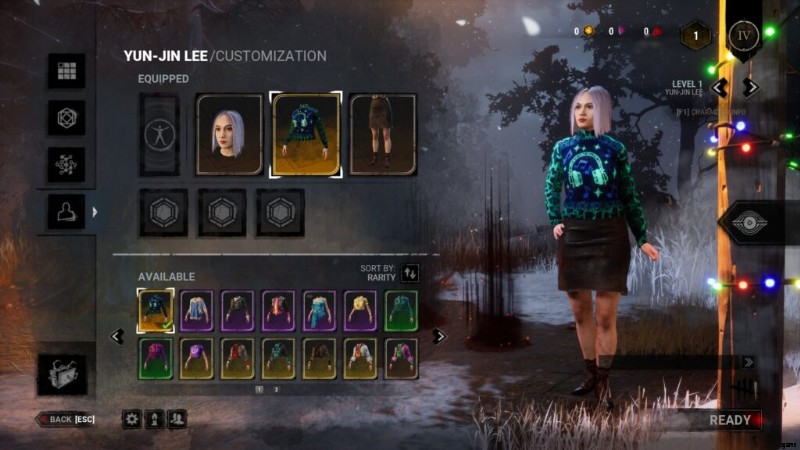The width and height of the screenshot is (800, 450).
Task: Open the bloodweb node tab
Action: (67, 165)
